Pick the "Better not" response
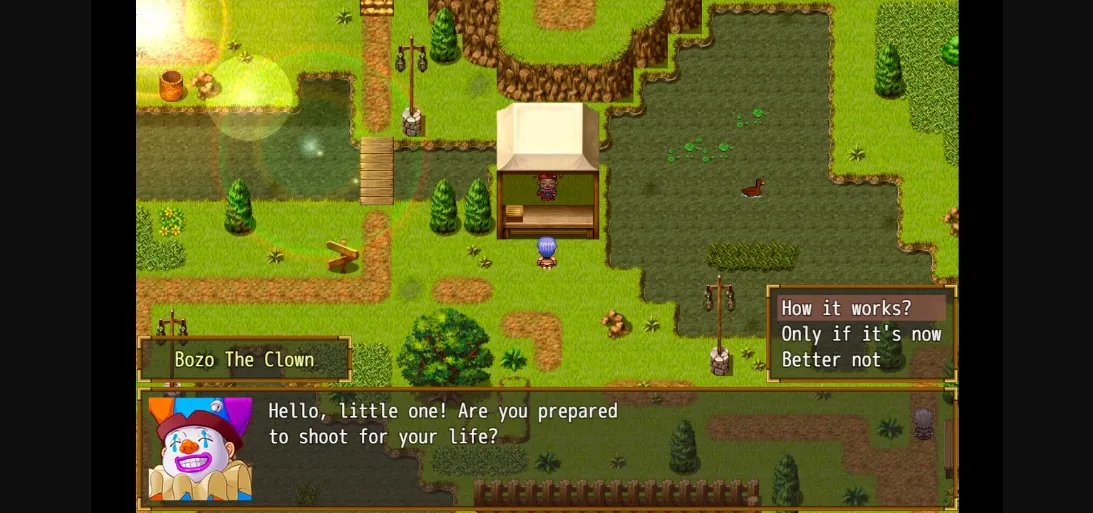The width and height of the screenshot is (1093, 513). tap(832, 360)
